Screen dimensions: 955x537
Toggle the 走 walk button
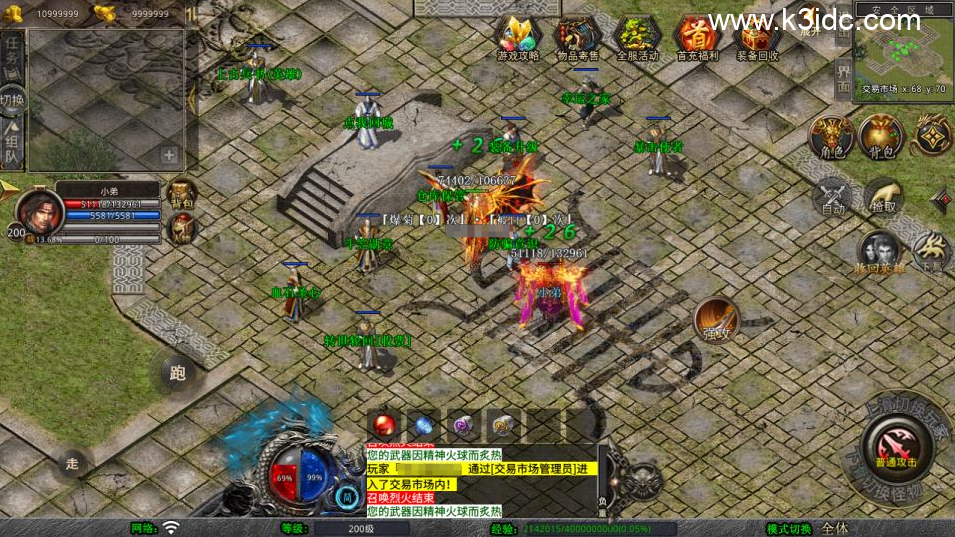[x=72, y=462]
